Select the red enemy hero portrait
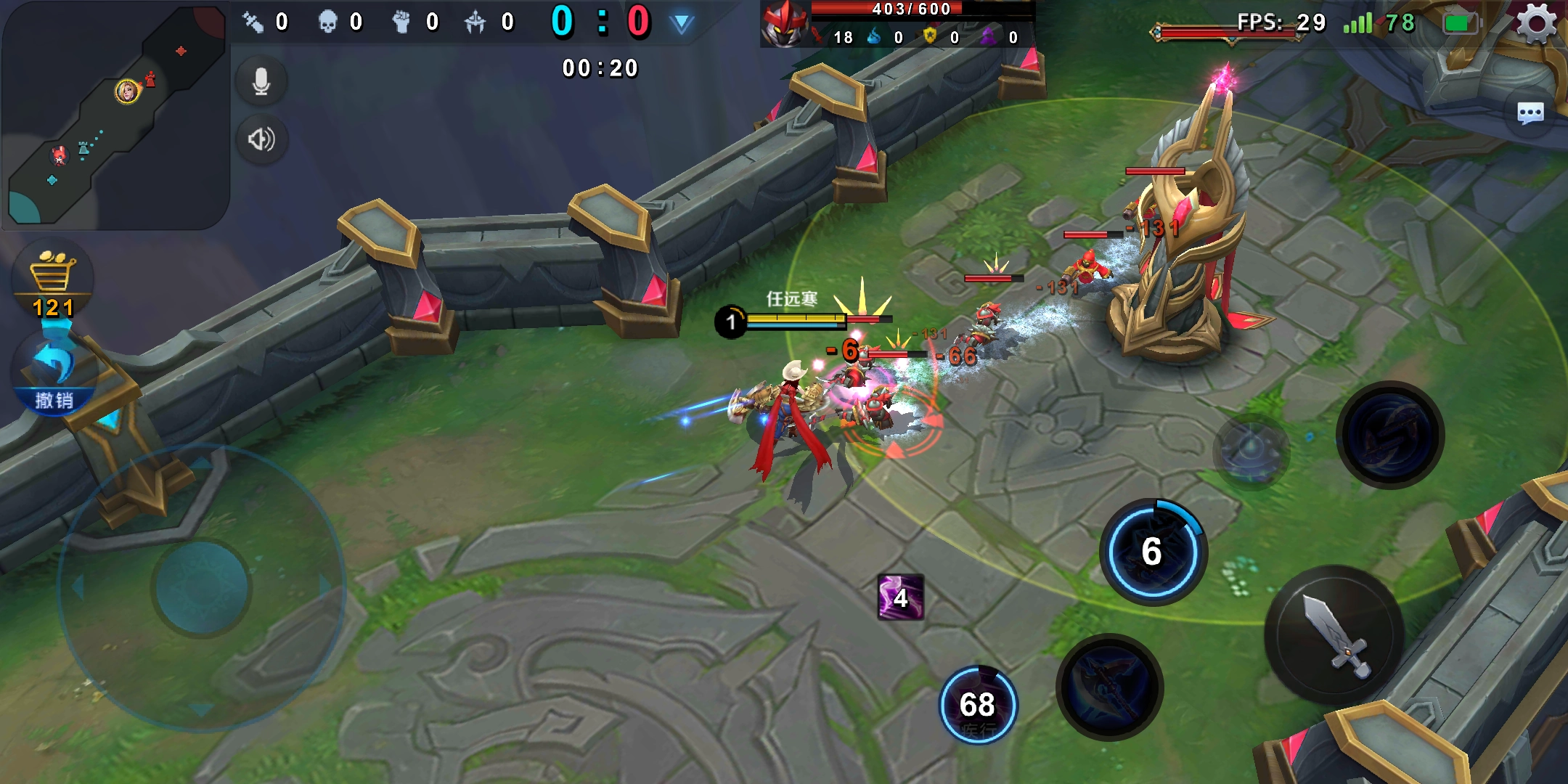 tap(784, 23)
